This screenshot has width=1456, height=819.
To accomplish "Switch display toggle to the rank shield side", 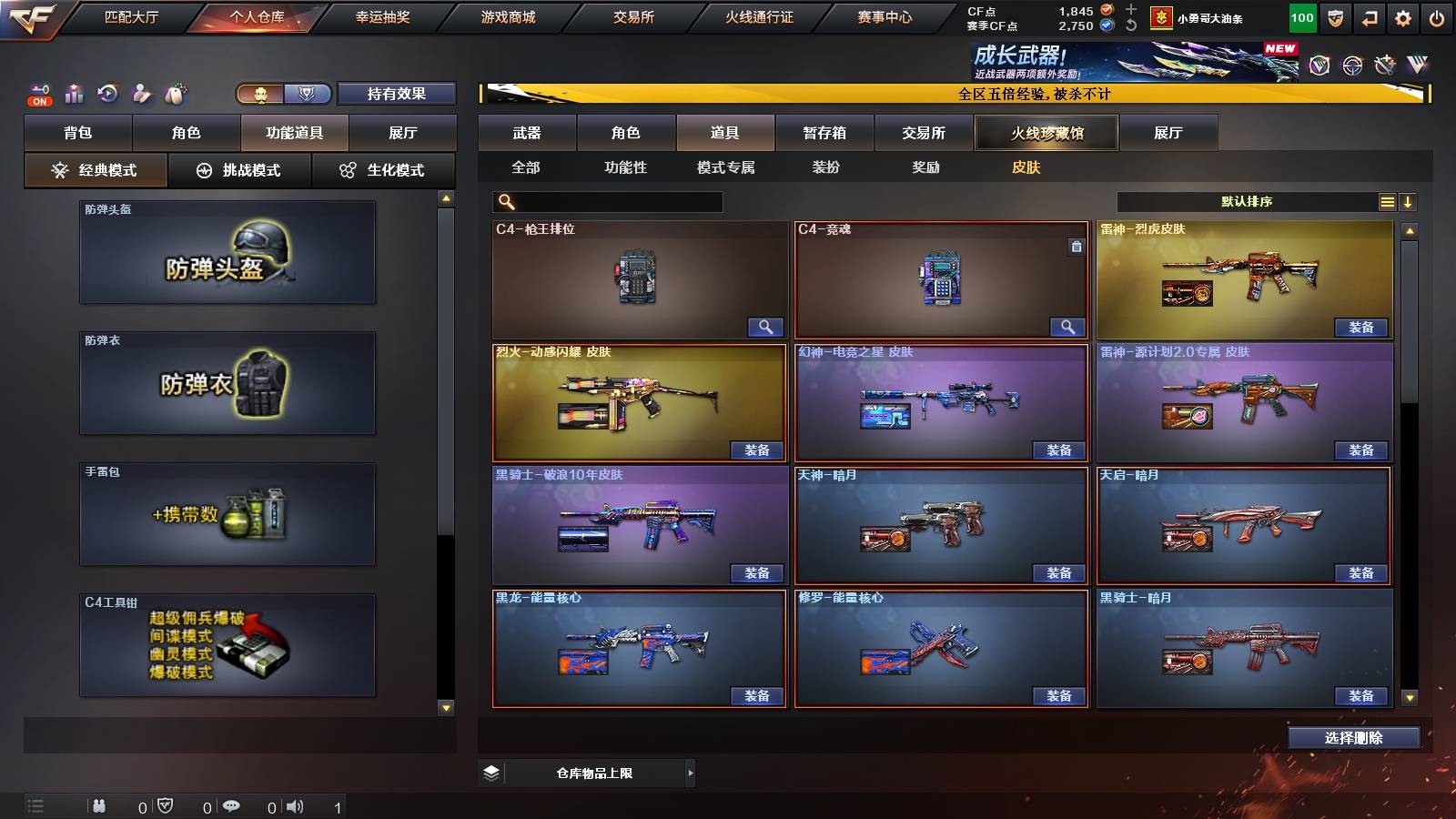I will point(306,94).
